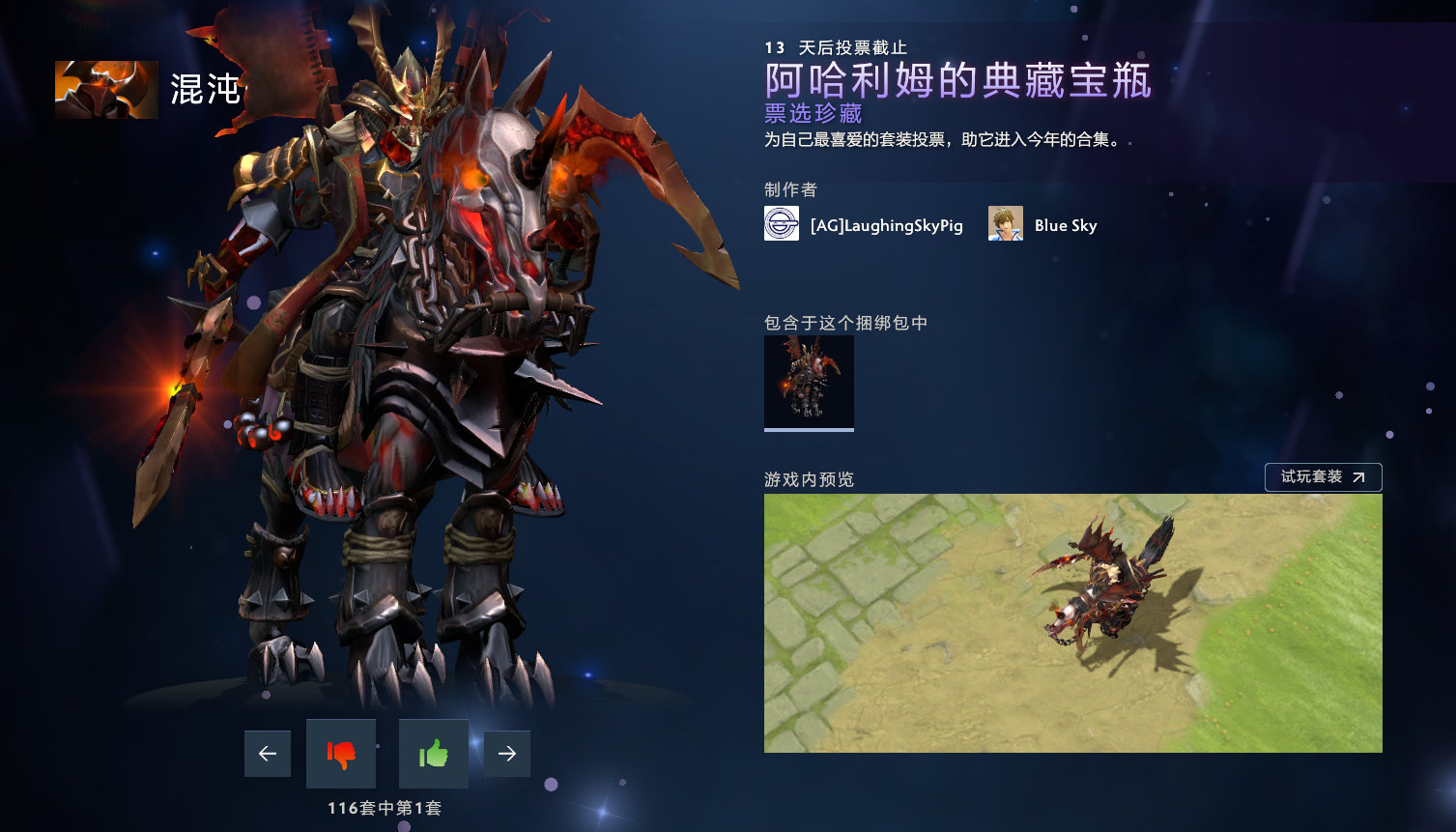This screenshot has height=832, width=1456.
Task: Toggle vote state on the highlighted dislike button
Action: point(340,754)
